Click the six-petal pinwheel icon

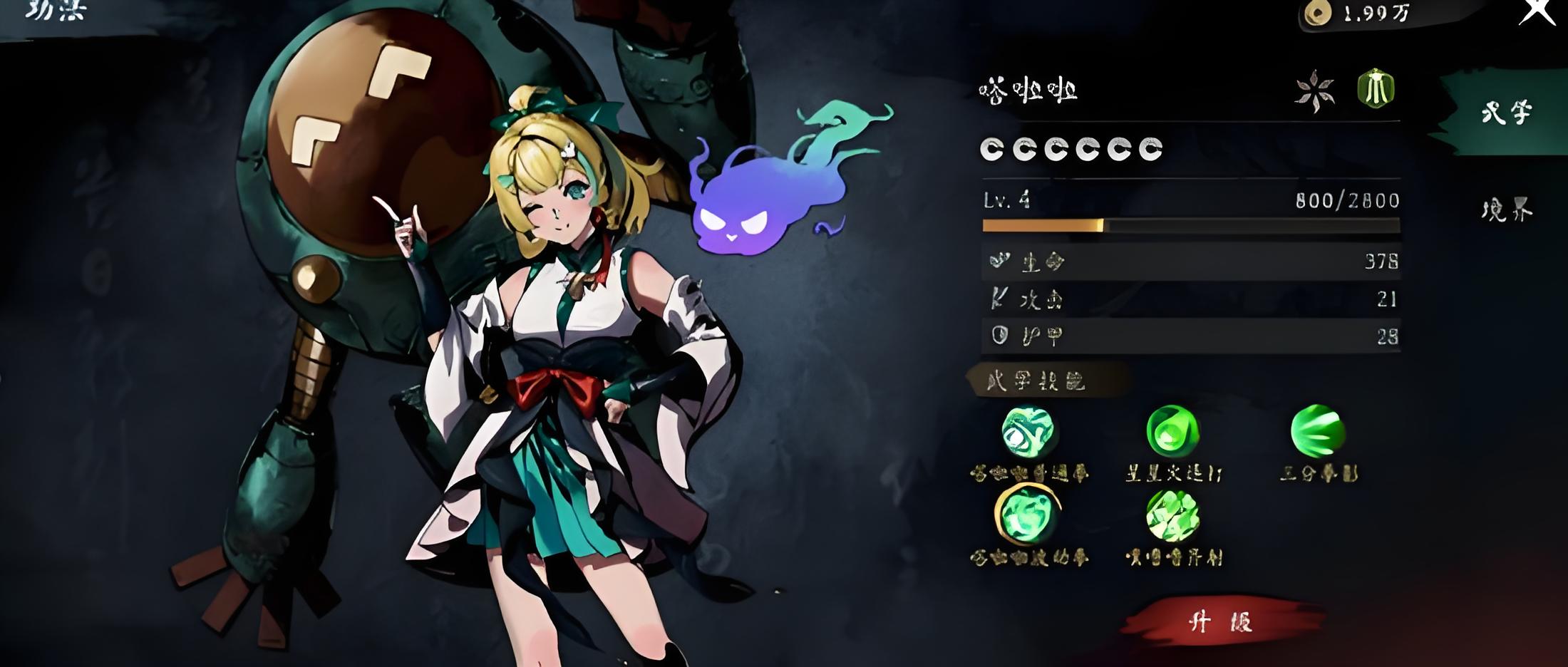pyautogui.click(x=1314, y=91)
